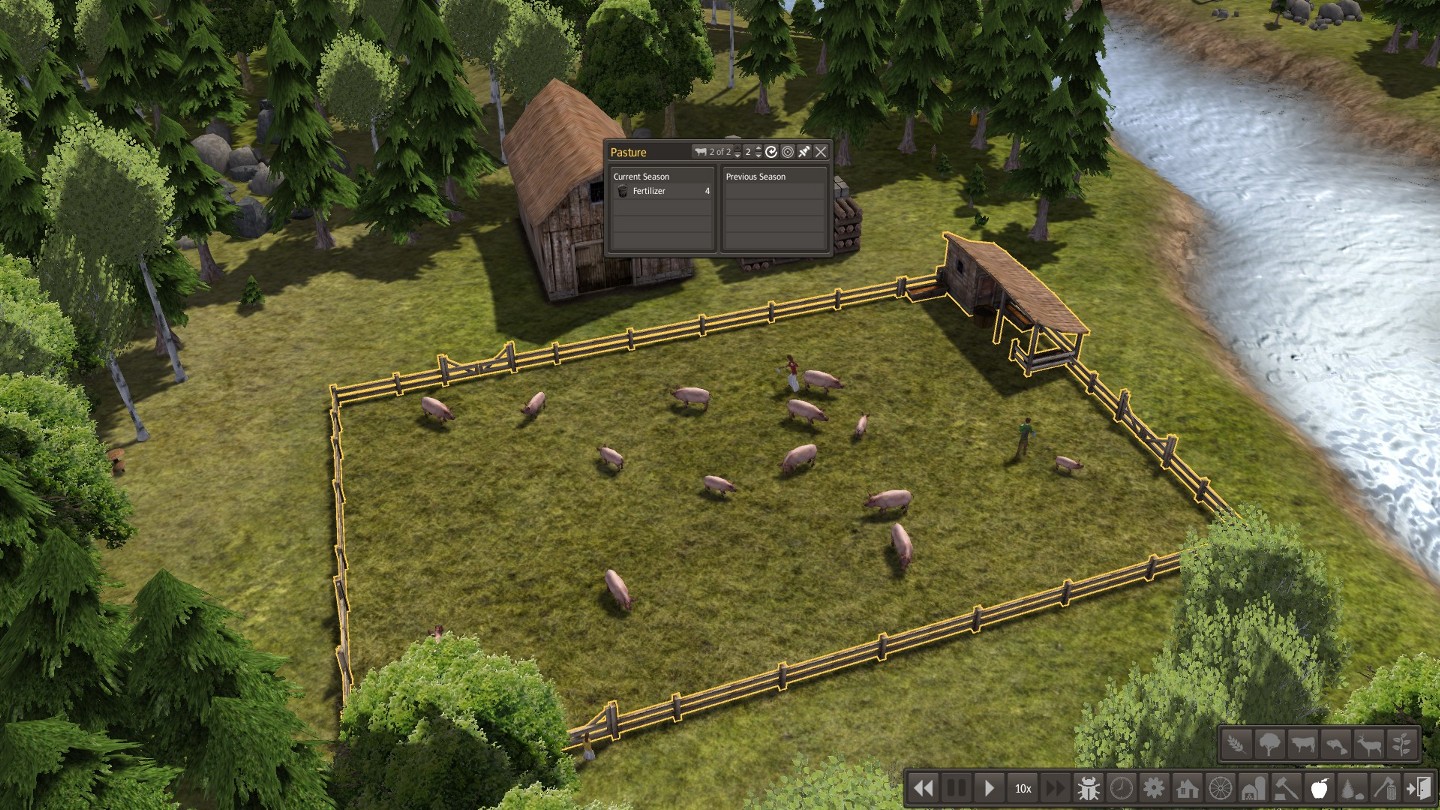The width and height of the screenshot is (1440, 810).
Task: Open the clock icon toolbar menu
Action: click(1121, 788)
